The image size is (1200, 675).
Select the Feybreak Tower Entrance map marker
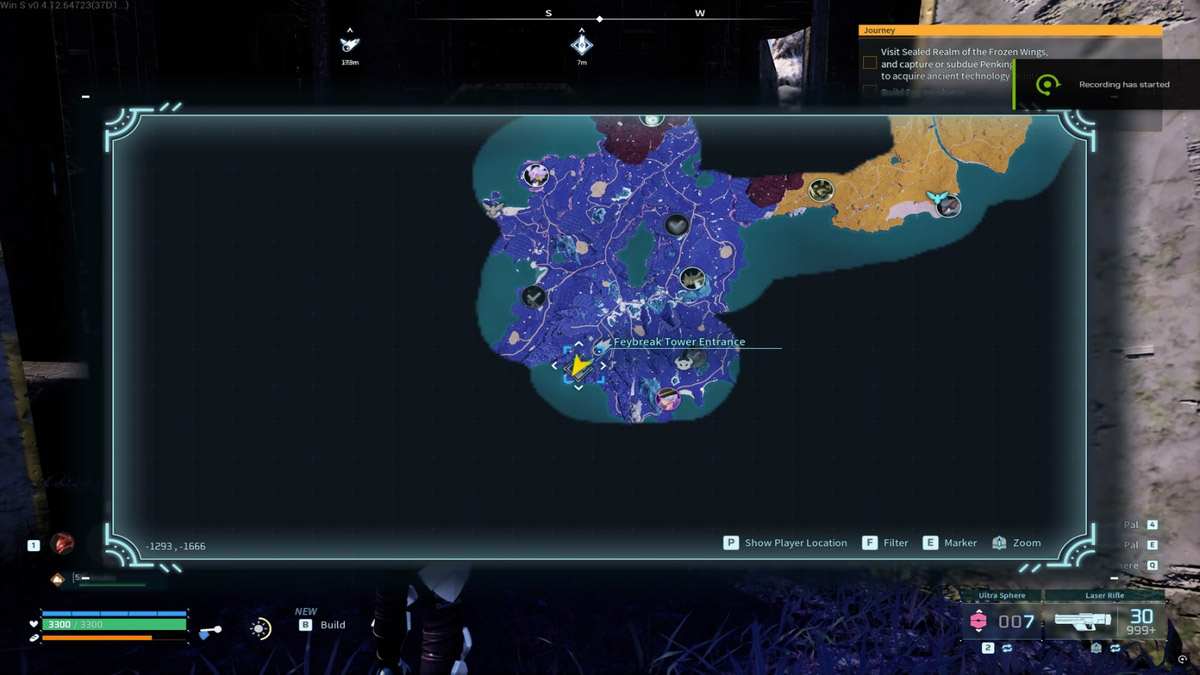click(600, 345)
